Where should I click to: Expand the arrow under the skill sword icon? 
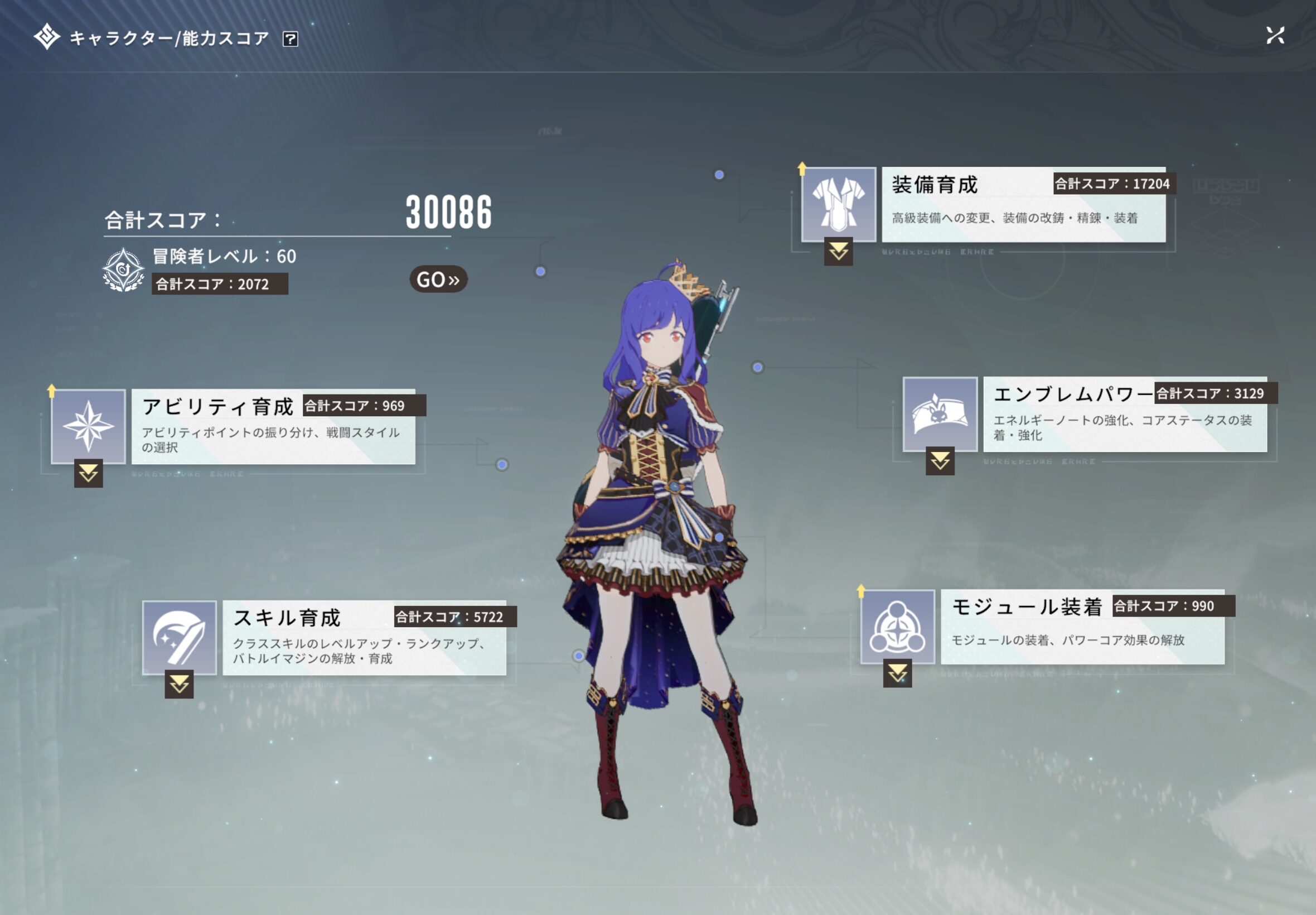pyautogui.click(x=180, y=684)
